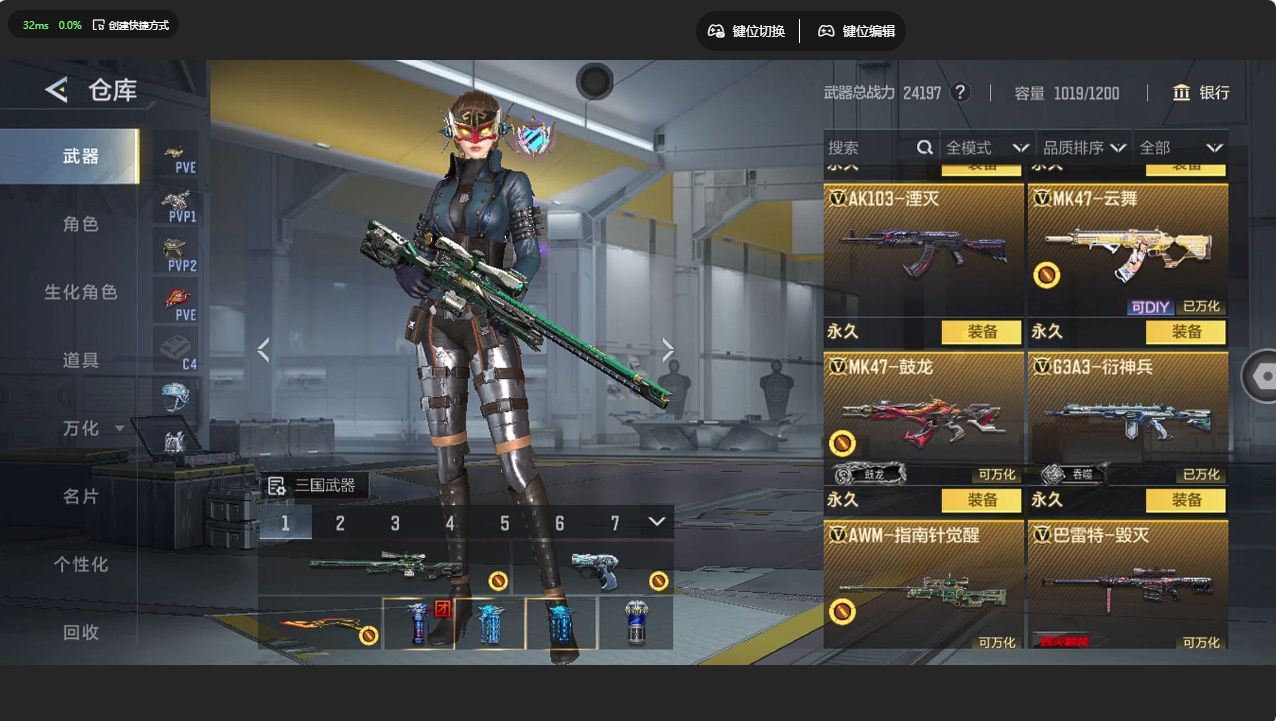Open the 全模式 mode dropdown
1276x721 pixels.
tap(987, 148)
